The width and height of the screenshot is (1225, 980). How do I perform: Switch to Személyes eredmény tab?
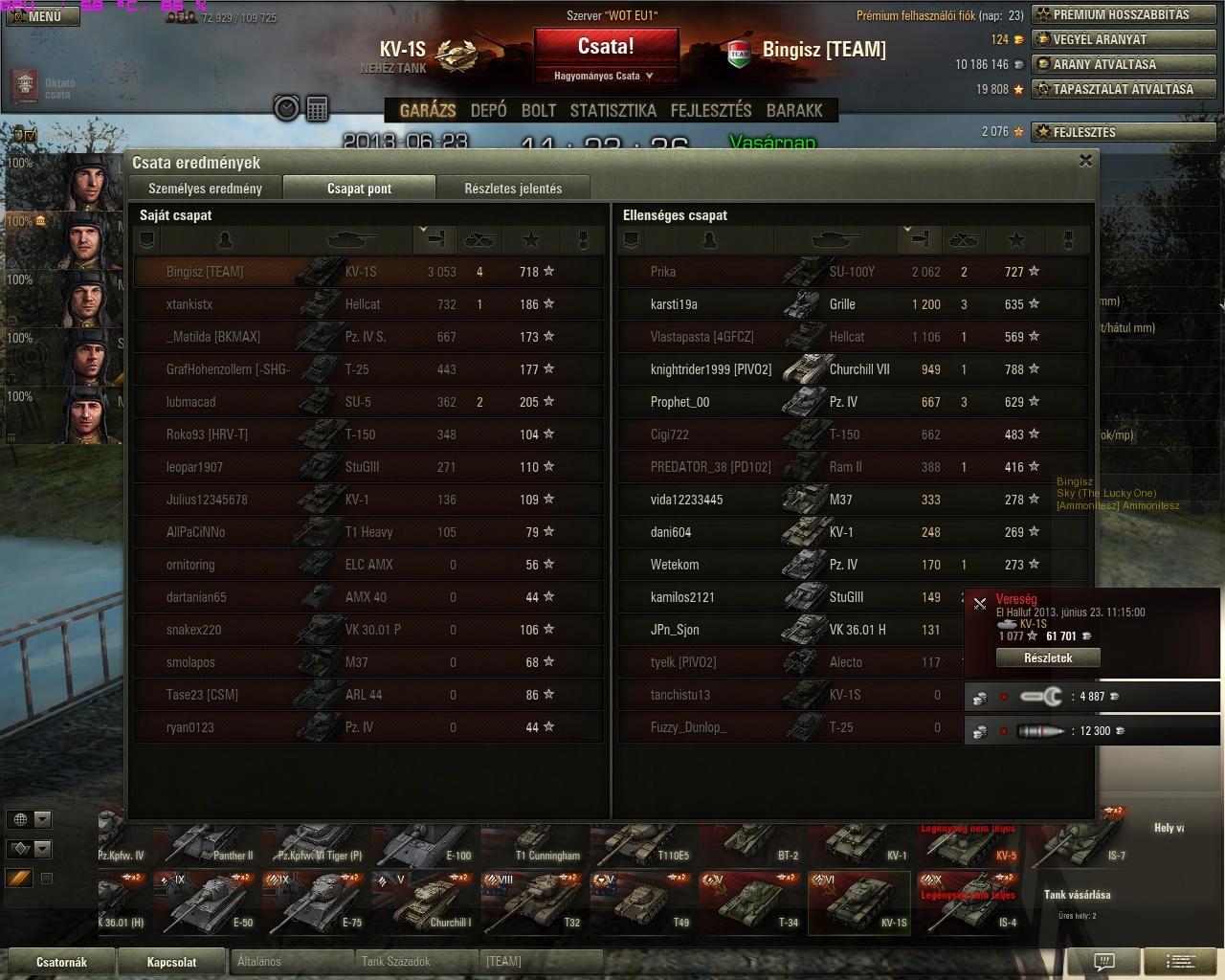tap(205, 189)
